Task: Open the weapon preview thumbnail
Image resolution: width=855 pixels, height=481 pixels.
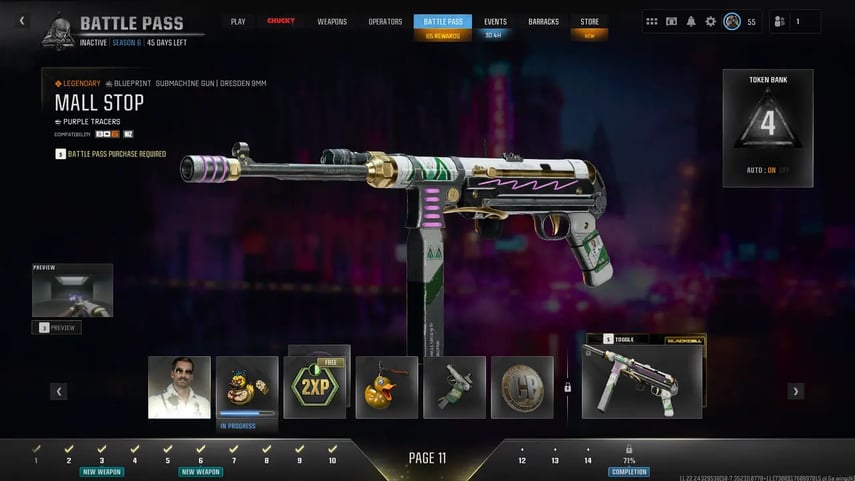Action: (x=72, y=294)
